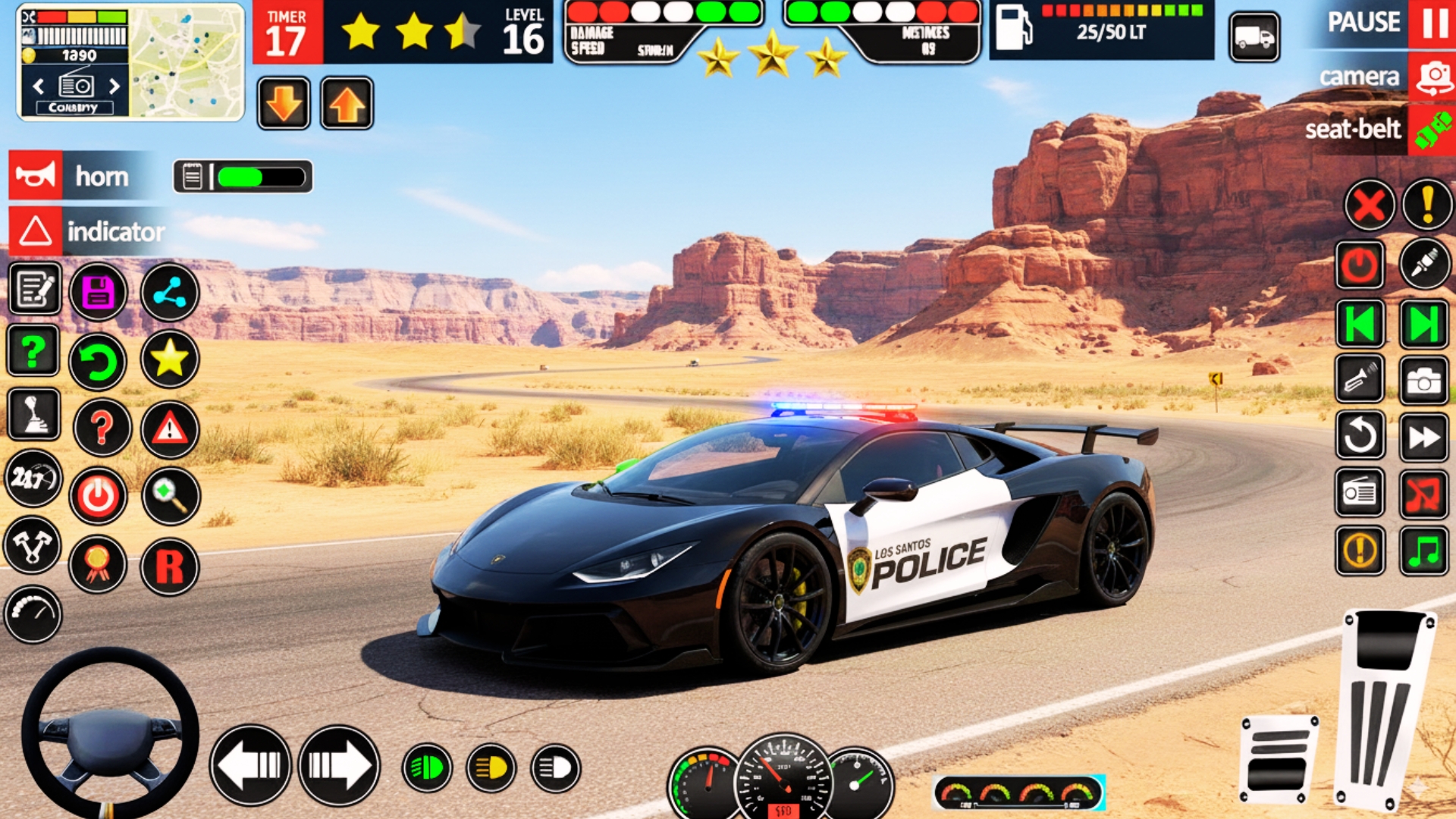This screenshot has height=819, width=1456.
Task: Switch the camera view
Action: click(x=1432, y=76)
